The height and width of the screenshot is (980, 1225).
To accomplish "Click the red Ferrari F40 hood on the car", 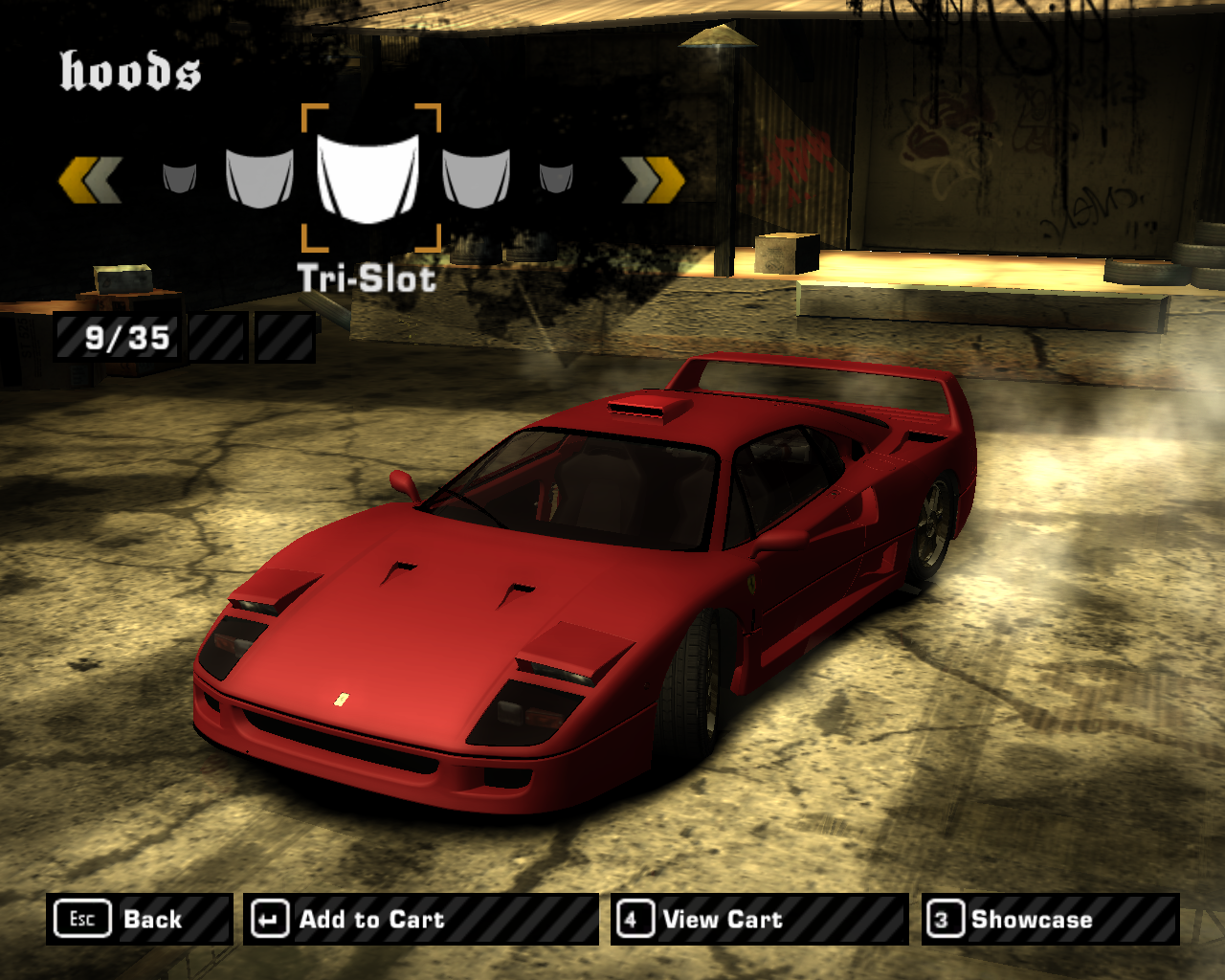I will [450, 612].
